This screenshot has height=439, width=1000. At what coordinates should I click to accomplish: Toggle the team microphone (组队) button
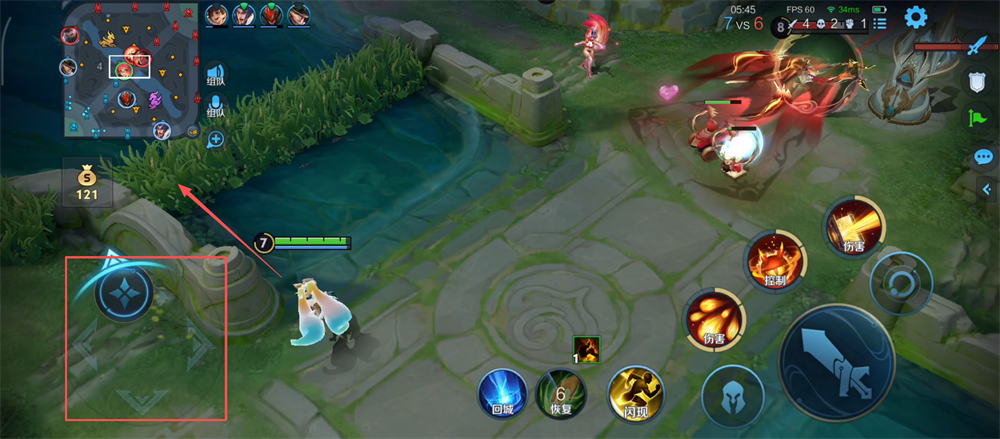tap(215, 110)
